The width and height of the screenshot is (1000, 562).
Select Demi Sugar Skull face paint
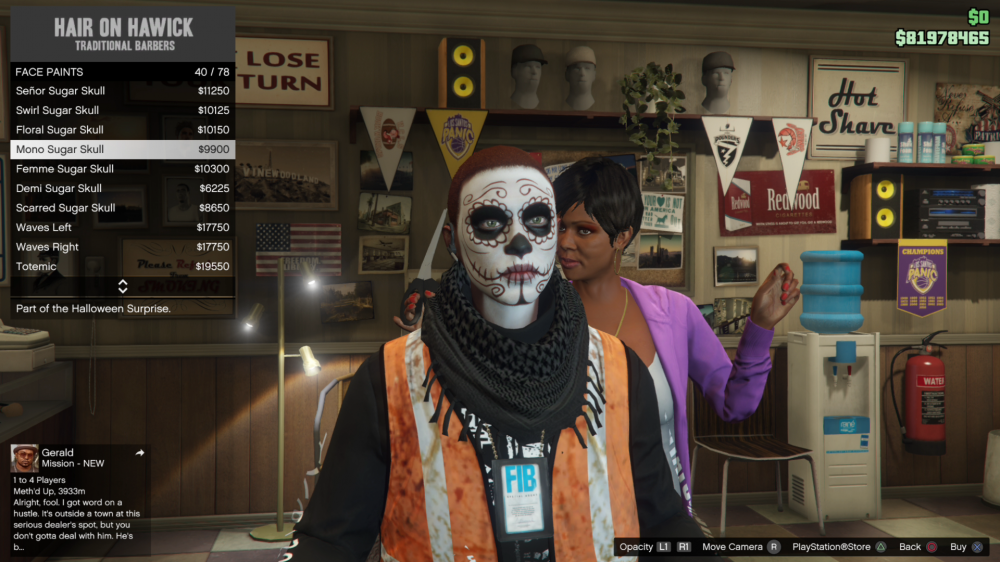122,188
